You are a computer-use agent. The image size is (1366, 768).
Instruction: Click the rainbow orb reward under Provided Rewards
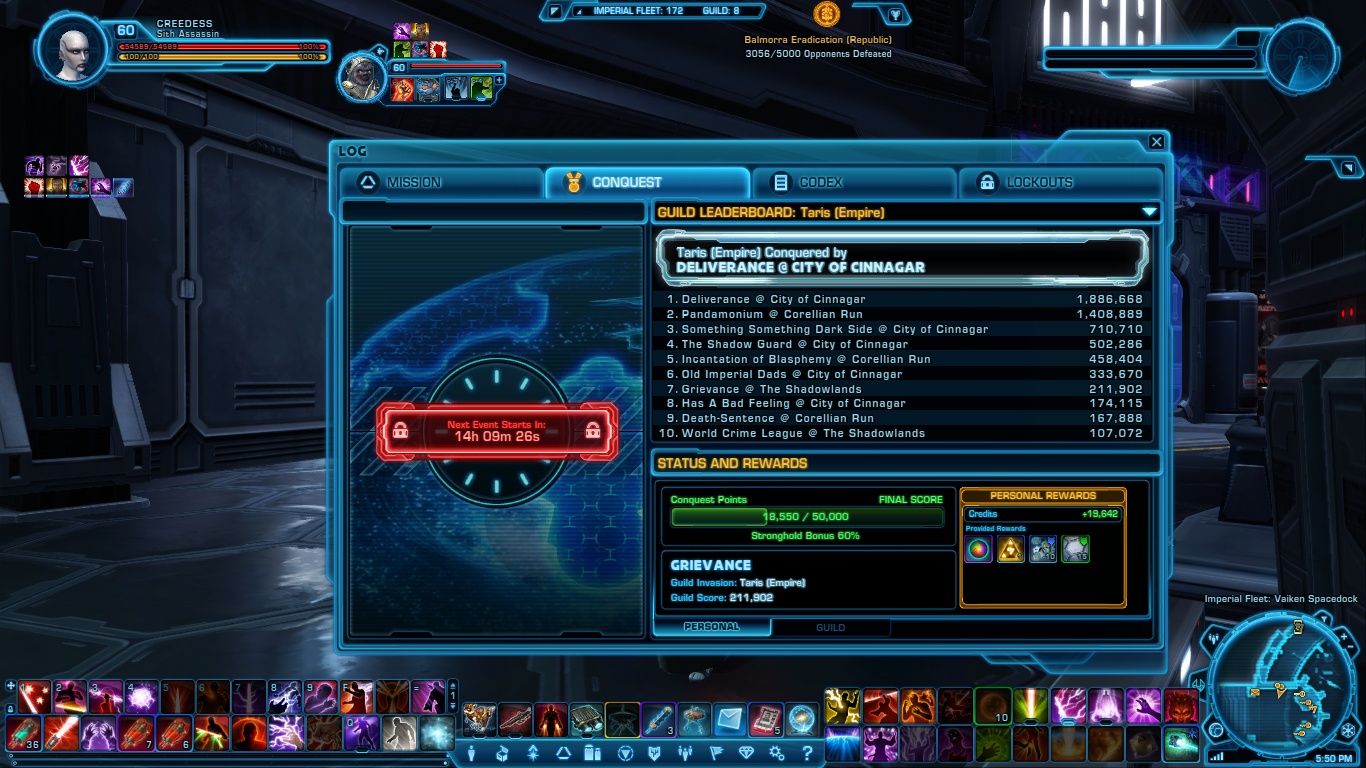tap(978, 549)
